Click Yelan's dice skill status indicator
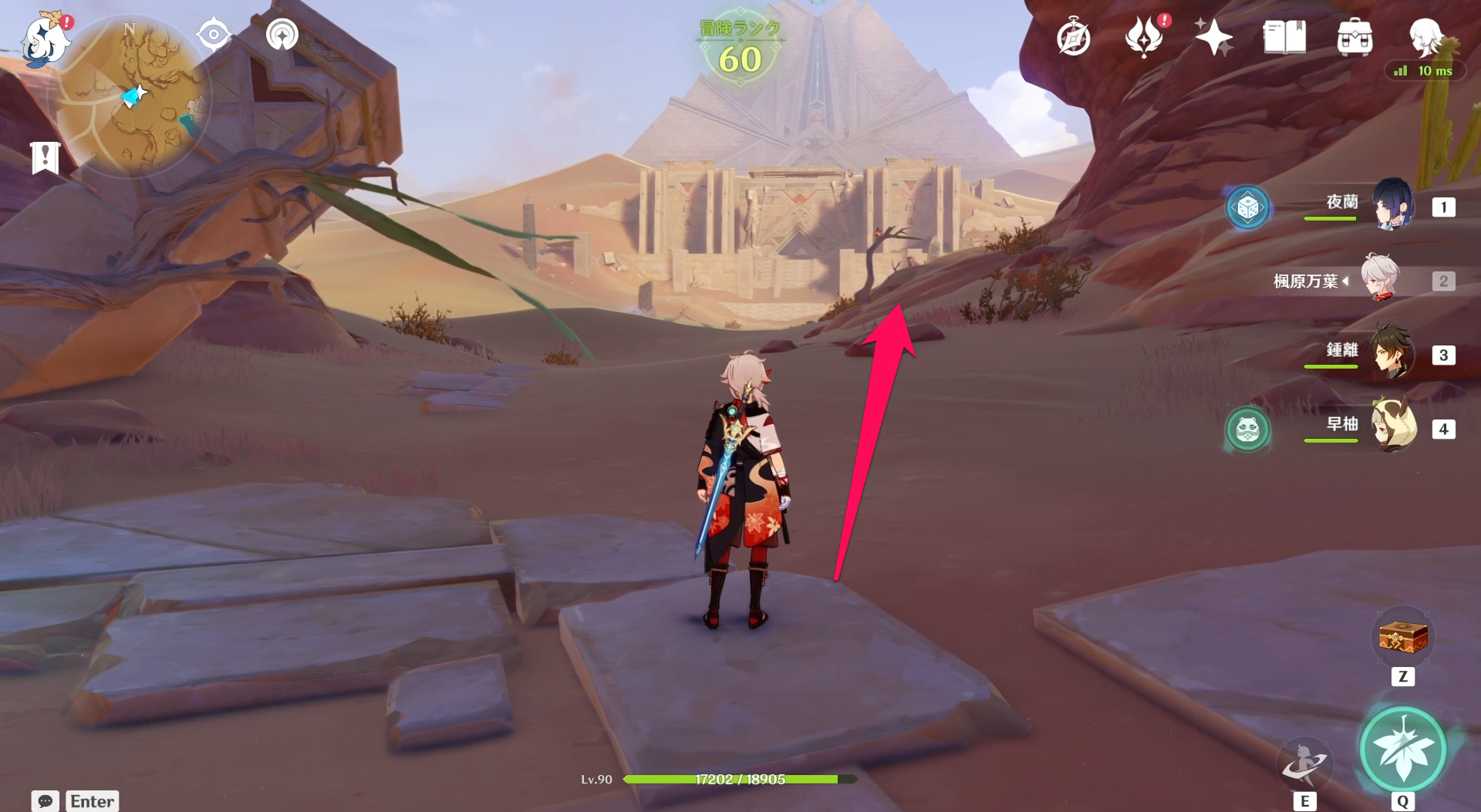Viewport: 1481px width, 812px height. pyautogui.click(x=1248, y=207)
